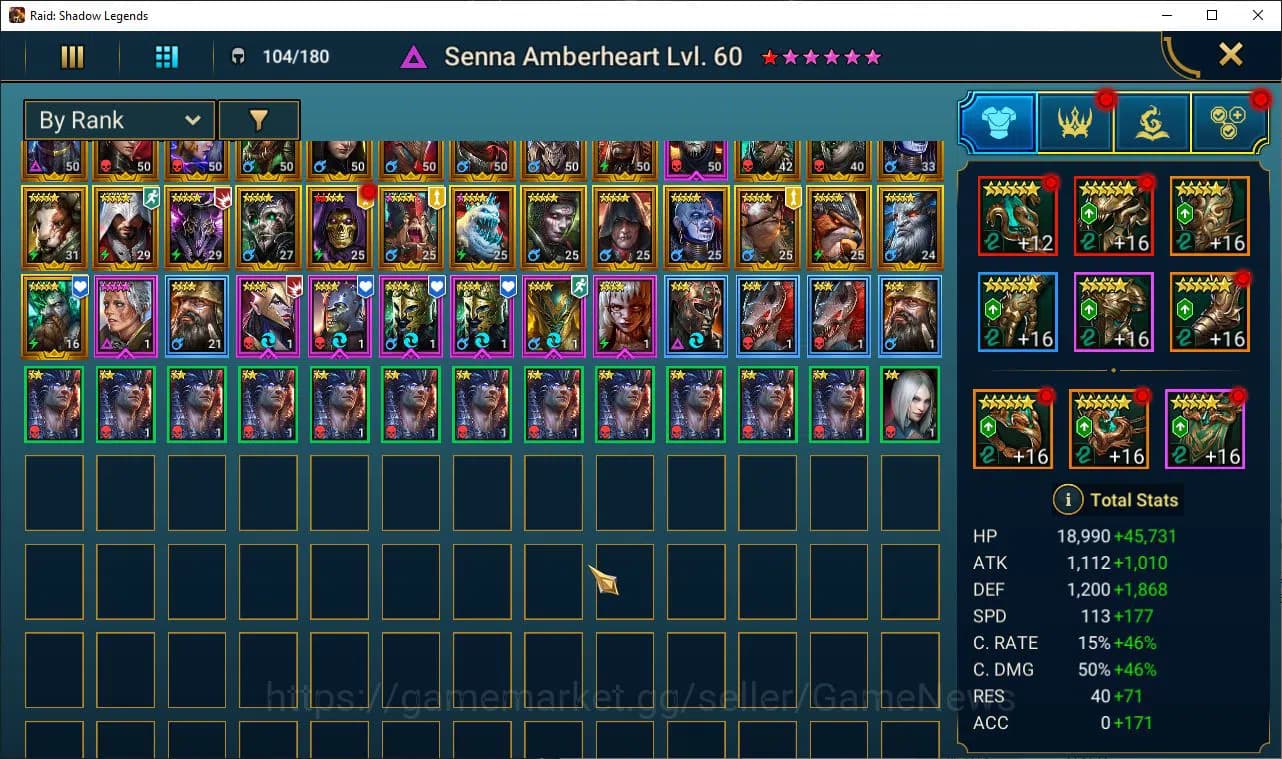The image size is (1282, 759).
Task: Click the magic affinity triangle beside Senna's name
Action: [x=414, y=56]
